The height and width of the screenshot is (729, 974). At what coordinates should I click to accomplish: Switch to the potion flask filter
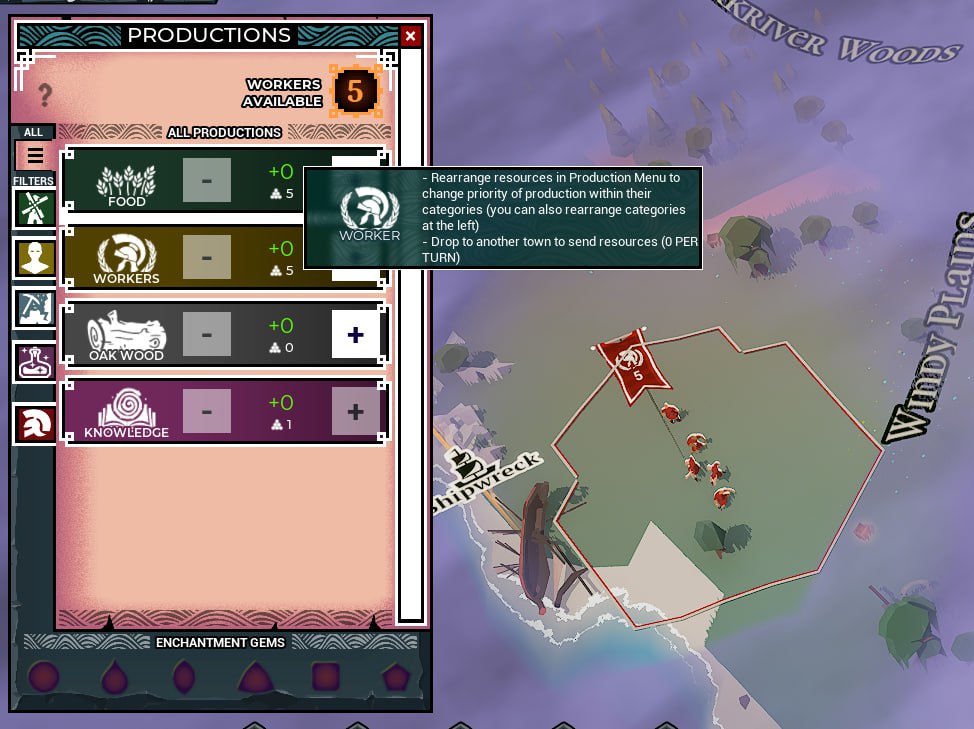coord(35,361)
